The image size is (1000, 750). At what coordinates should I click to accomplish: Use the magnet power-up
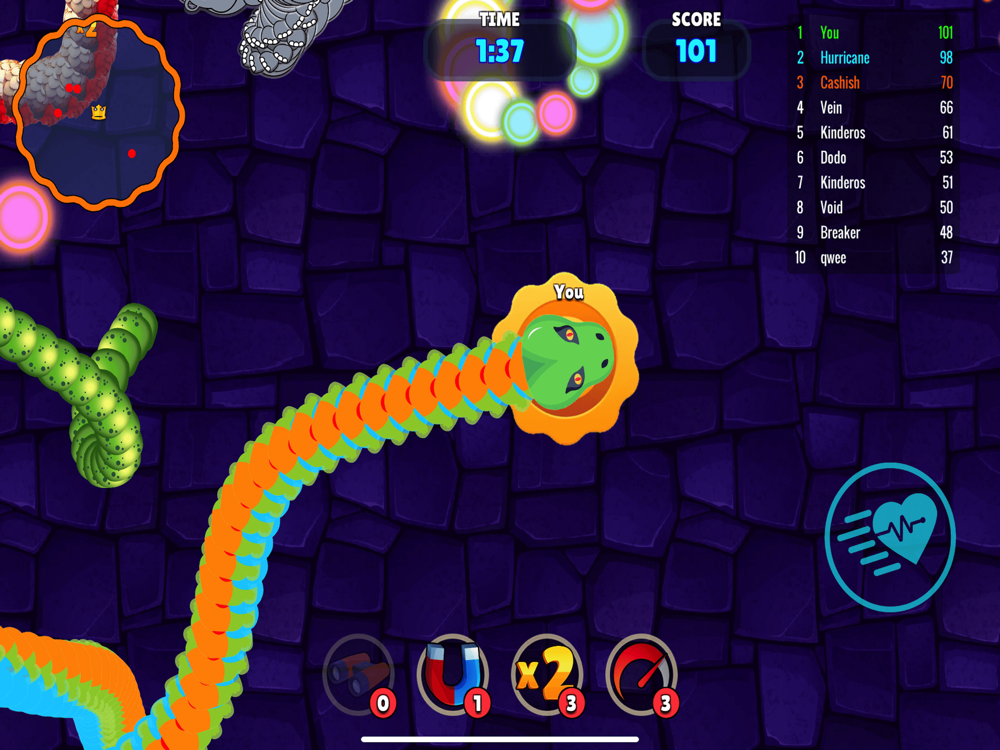[452, 675]
